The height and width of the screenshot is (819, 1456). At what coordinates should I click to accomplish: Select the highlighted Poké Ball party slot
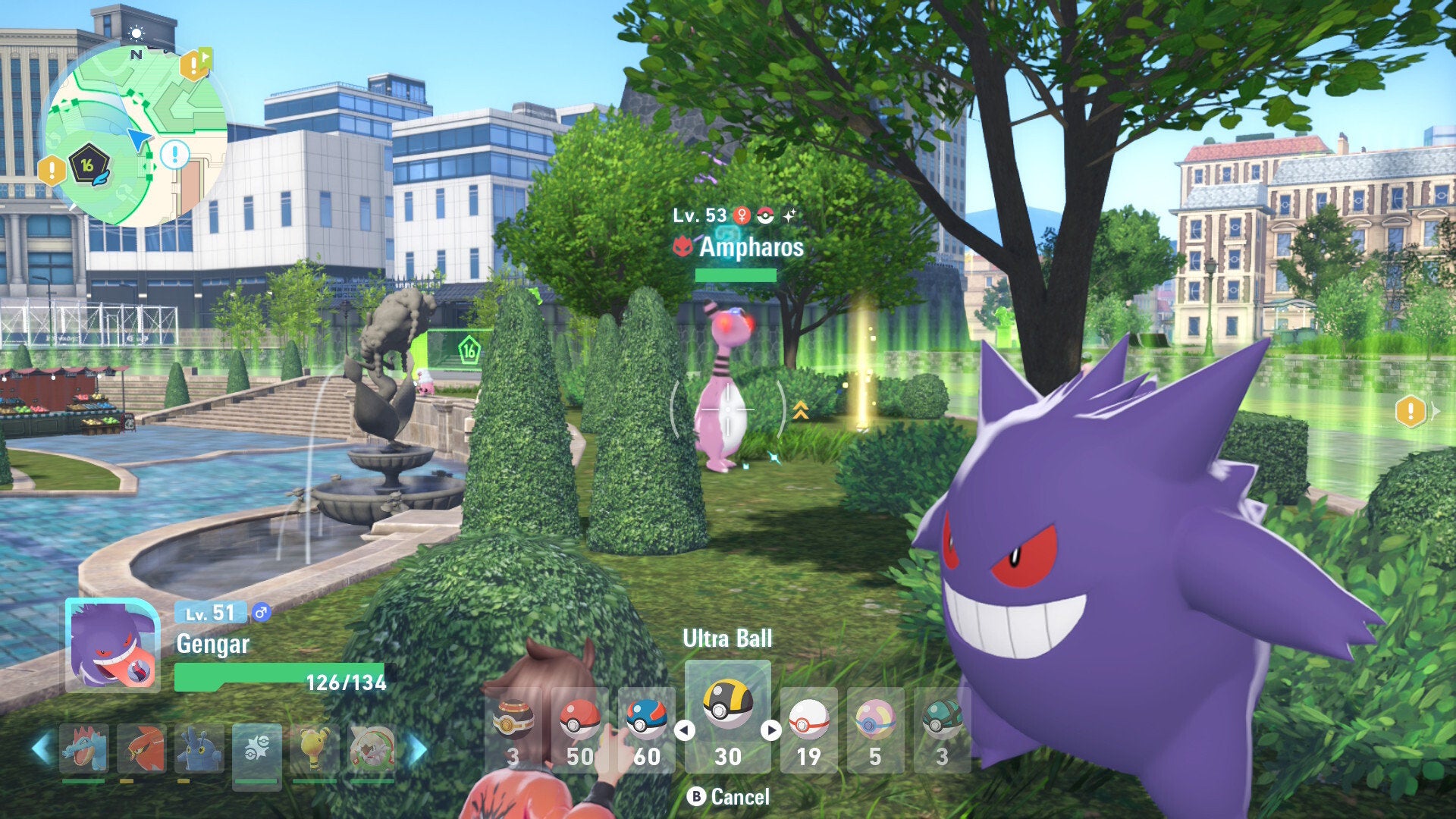pos(257,749)
